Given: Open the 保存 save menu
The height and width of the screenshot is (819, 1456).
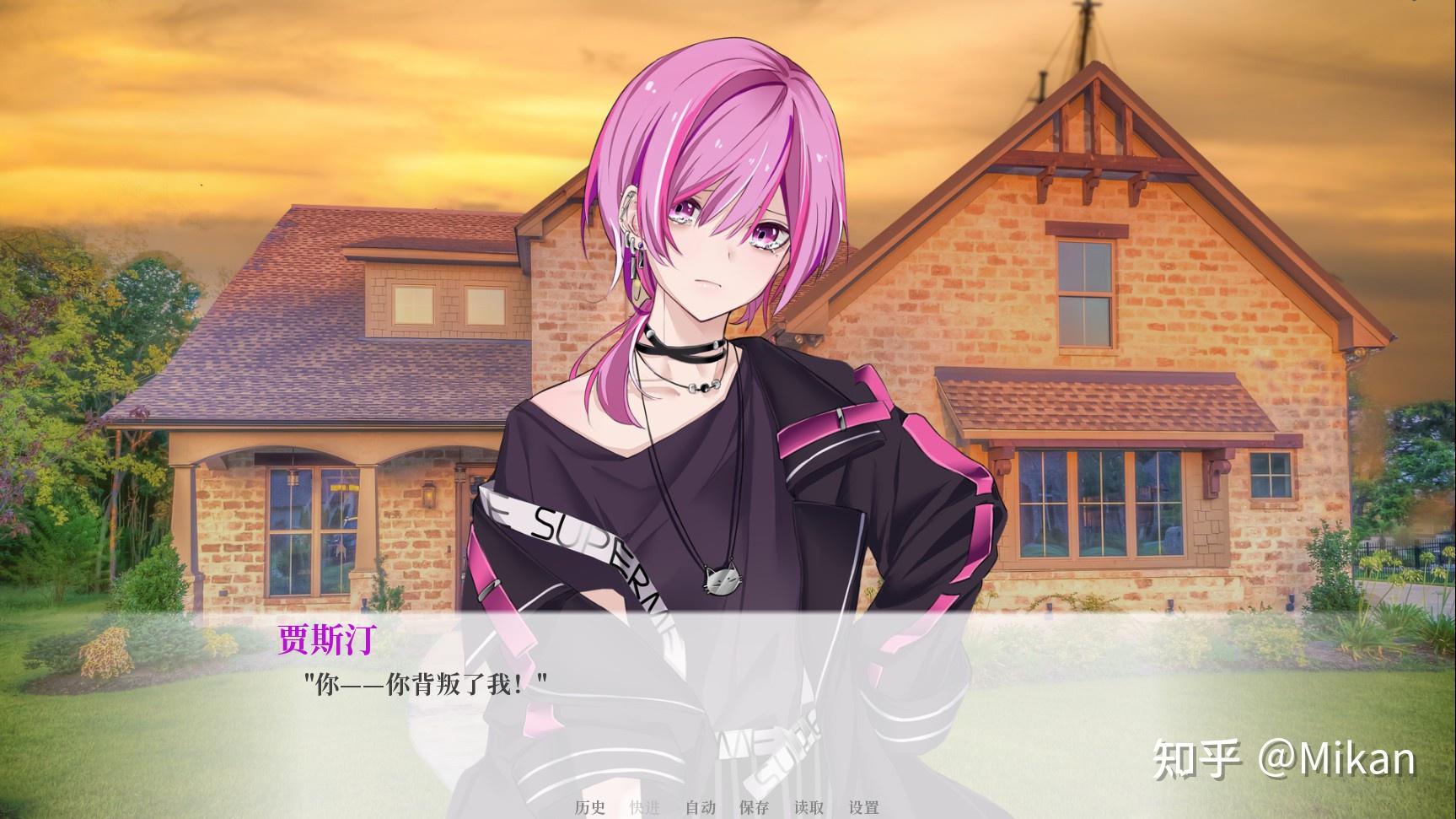Looking at the screenshot, I should click(x=755, y=807).
